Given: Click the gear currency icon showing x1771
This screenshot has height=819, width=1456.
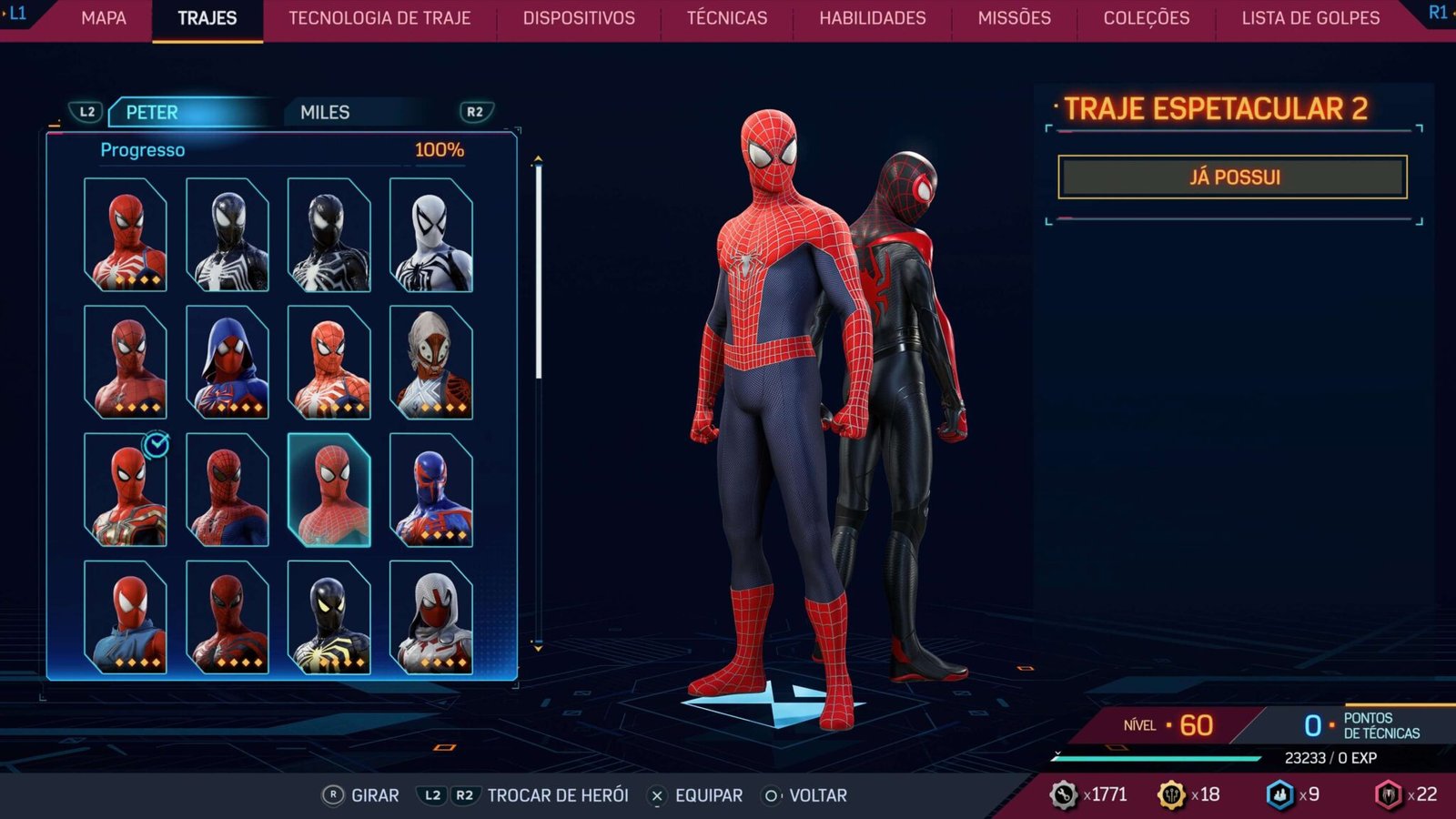Looking at the screenshot, I should click(x=1062, y=794).
